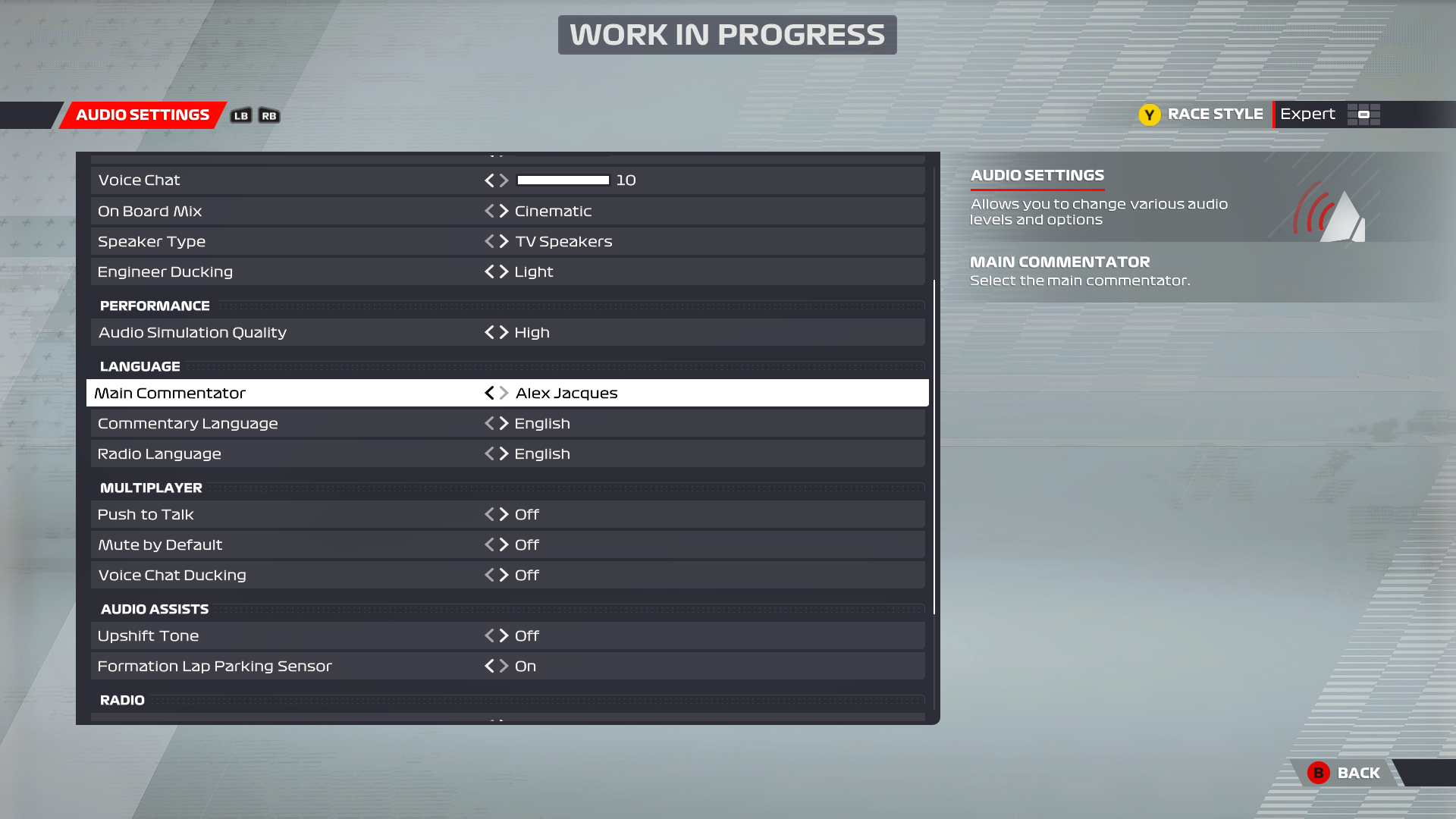The height and width of the screenshot is (819, 1456).
Task: Enable Mute by Default
Action: click(504, 544)
